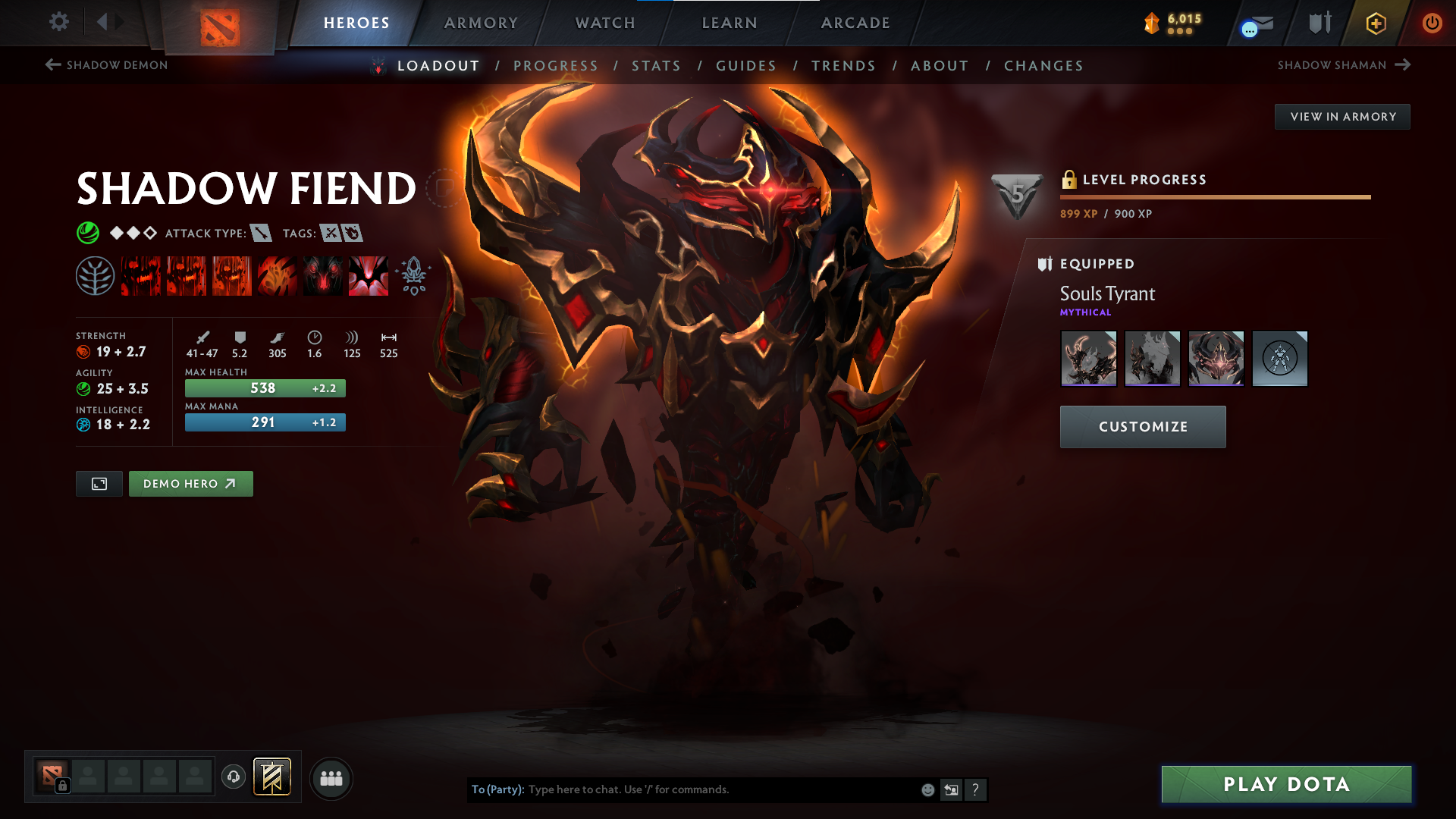
Task: Switch to the ARMORY tab
Action: [x=481, y=23]
